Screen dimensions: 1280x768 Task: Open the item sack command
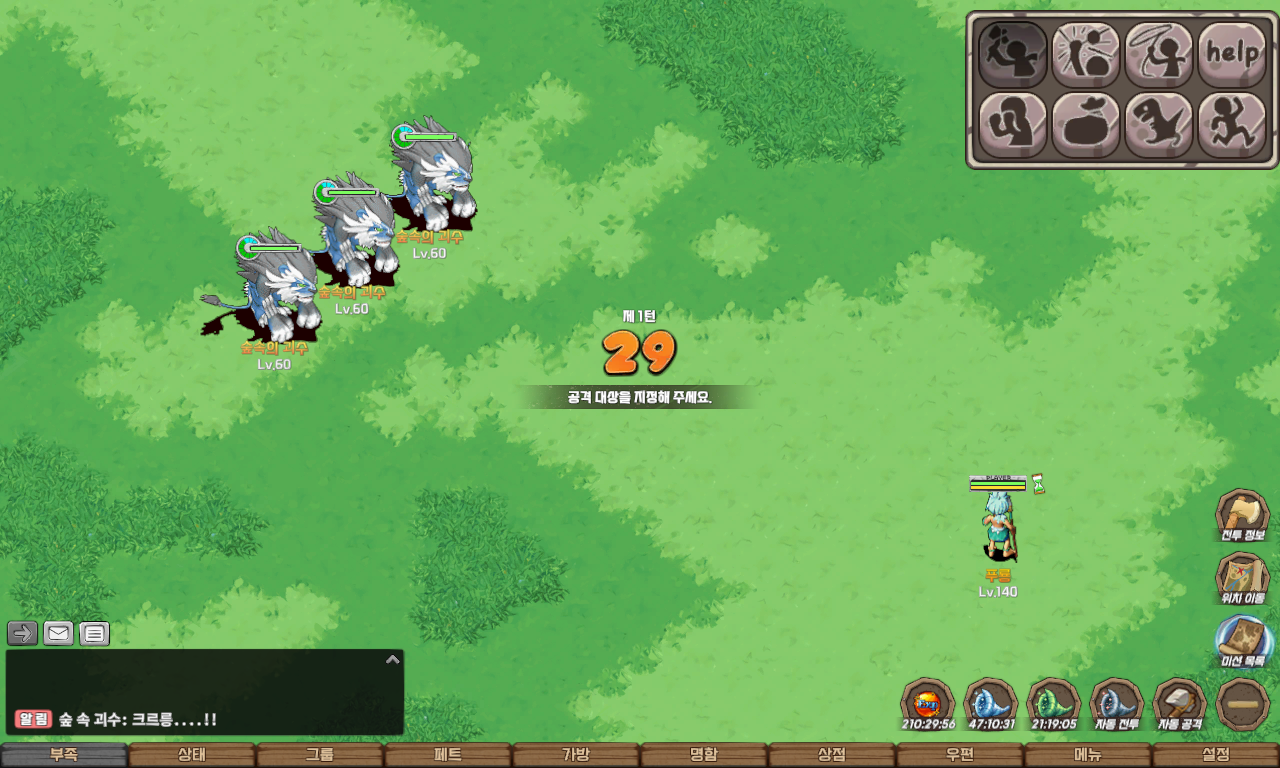[x=1086, y=125]
